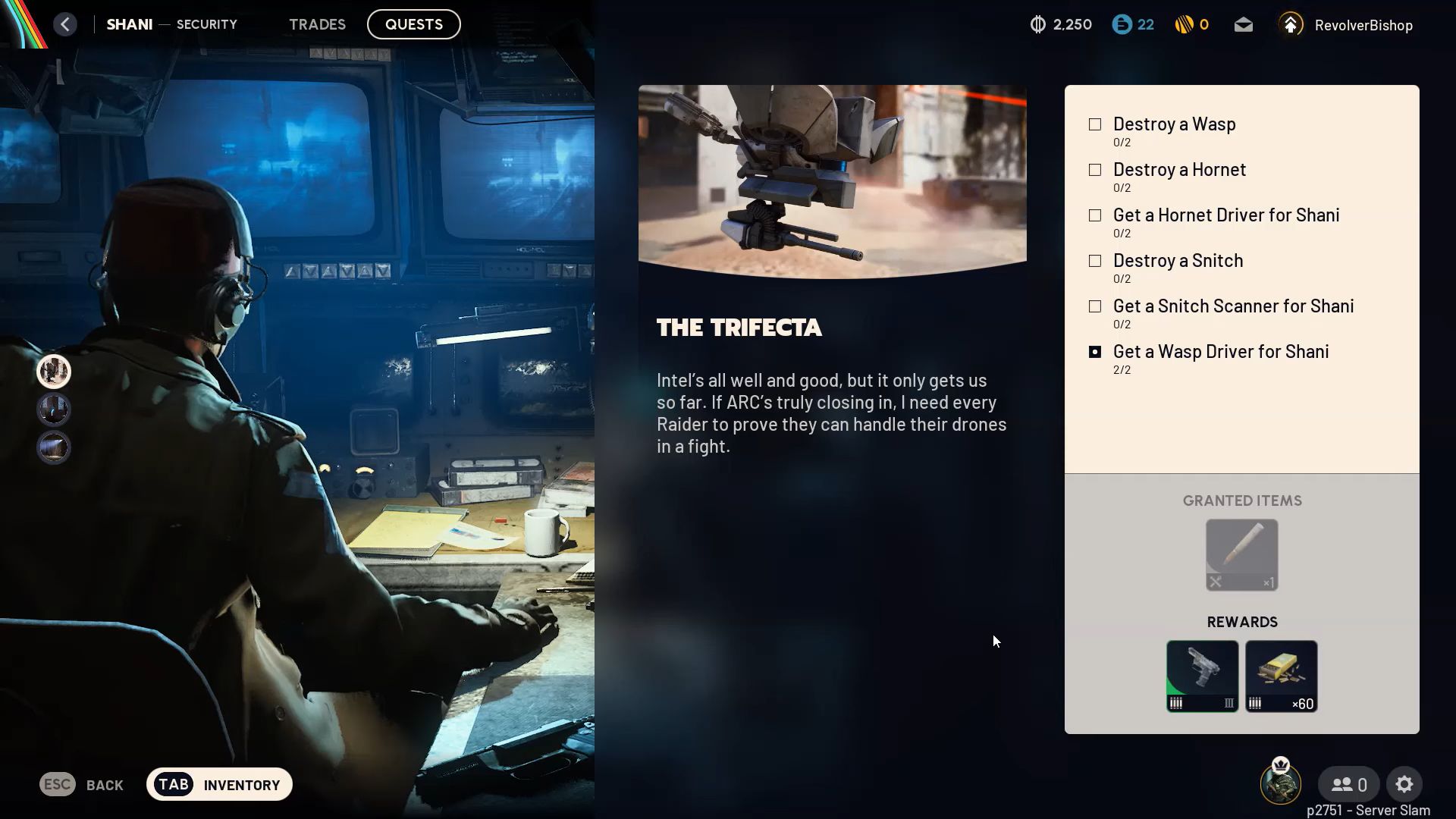Open INVENTORY via the TAB button
The image size is (1456, 819).
219,784
